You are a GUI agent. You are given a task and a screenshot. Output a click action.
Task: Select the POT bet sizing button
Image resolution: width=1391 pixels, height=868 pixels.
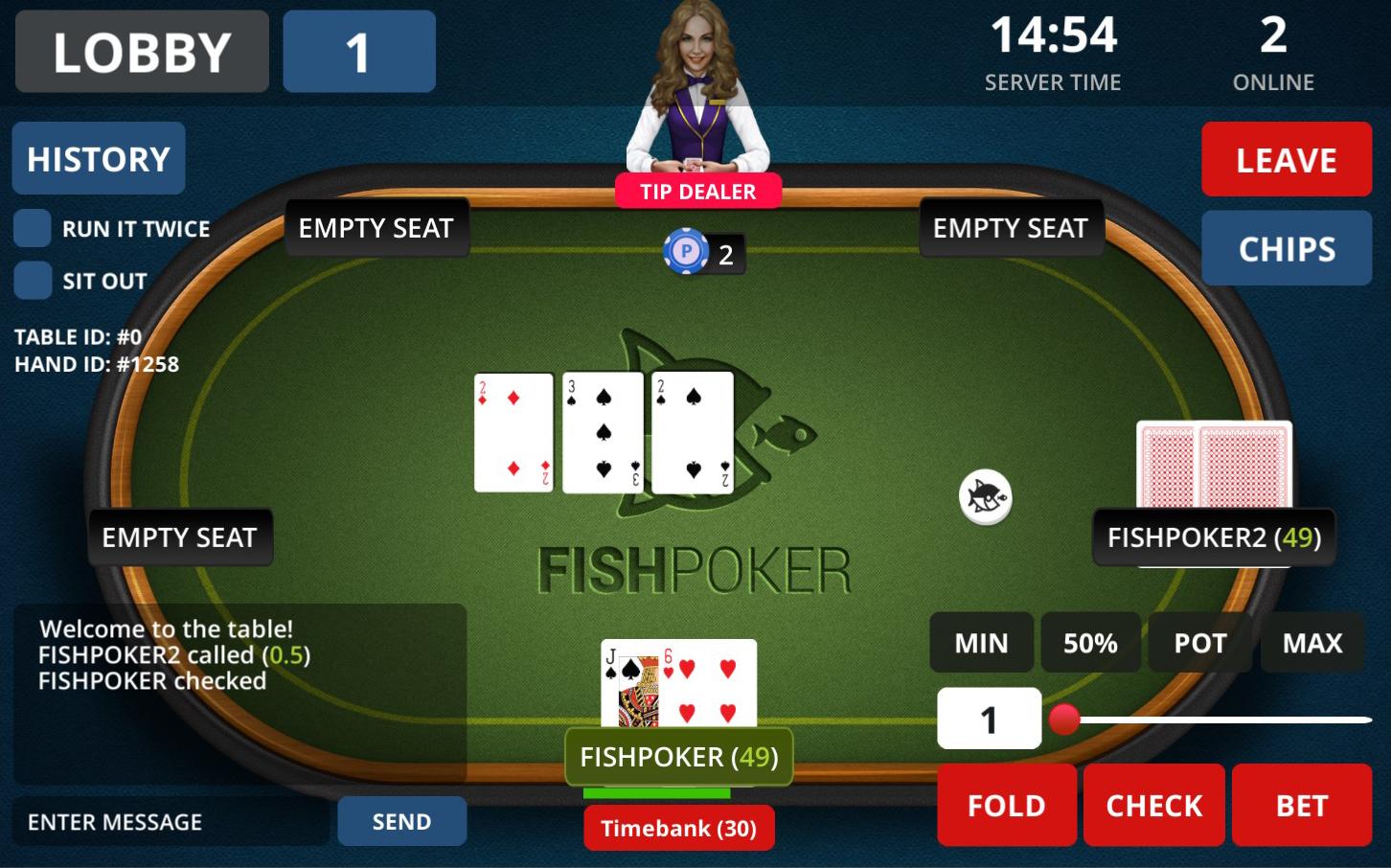pyautogui.click(x=1199, y=643)
